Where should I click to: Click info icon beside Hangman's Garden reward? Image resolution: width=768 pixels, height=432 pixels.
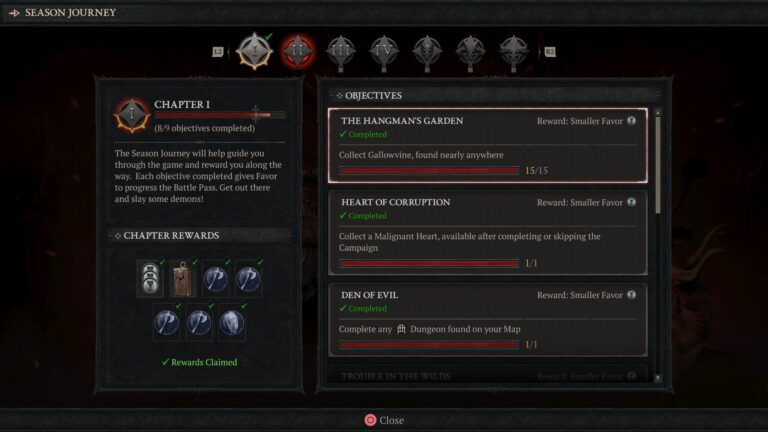[x=631, y=121]
